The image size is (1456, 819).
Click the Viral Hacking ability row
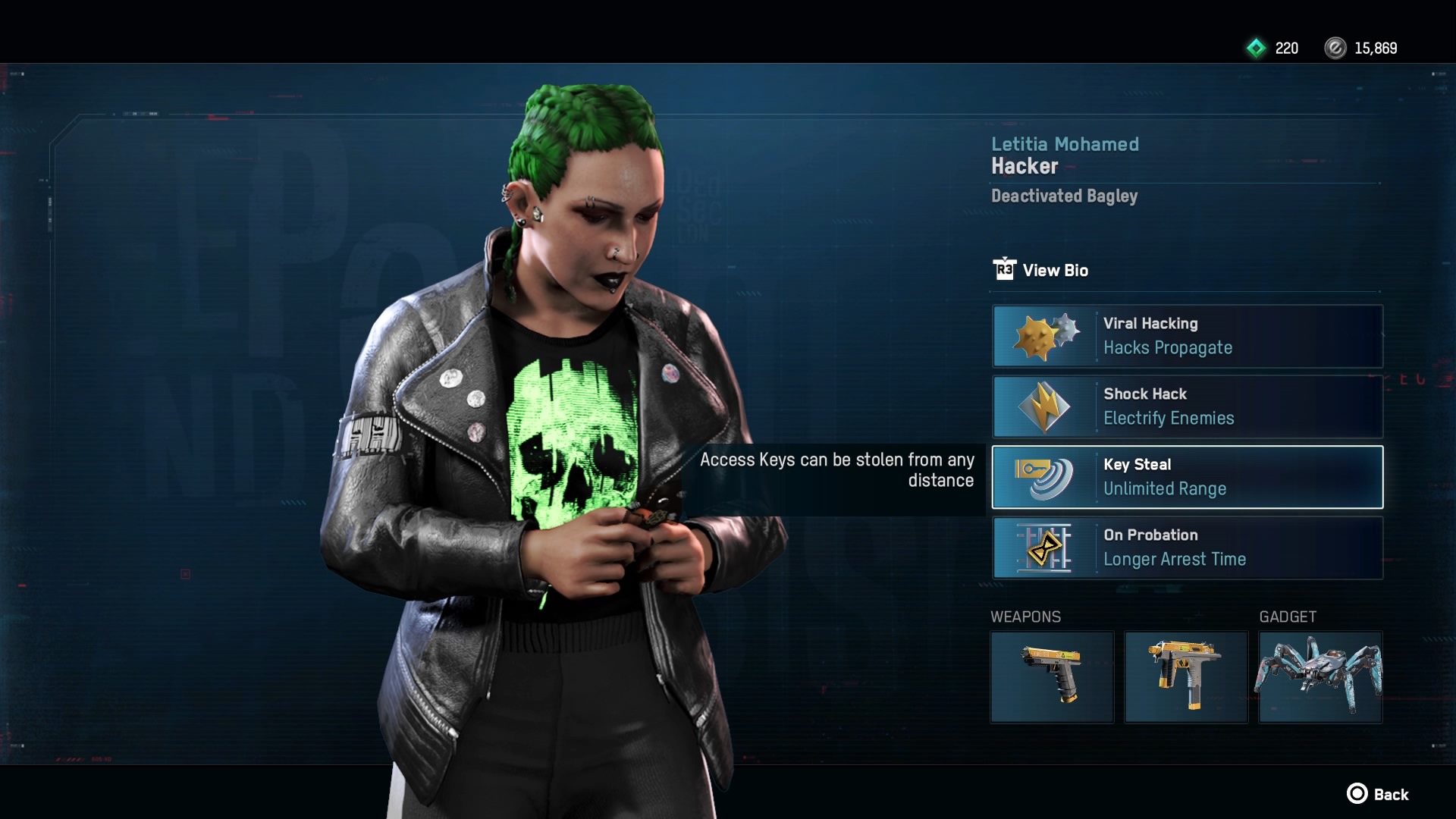[1188, 336]
